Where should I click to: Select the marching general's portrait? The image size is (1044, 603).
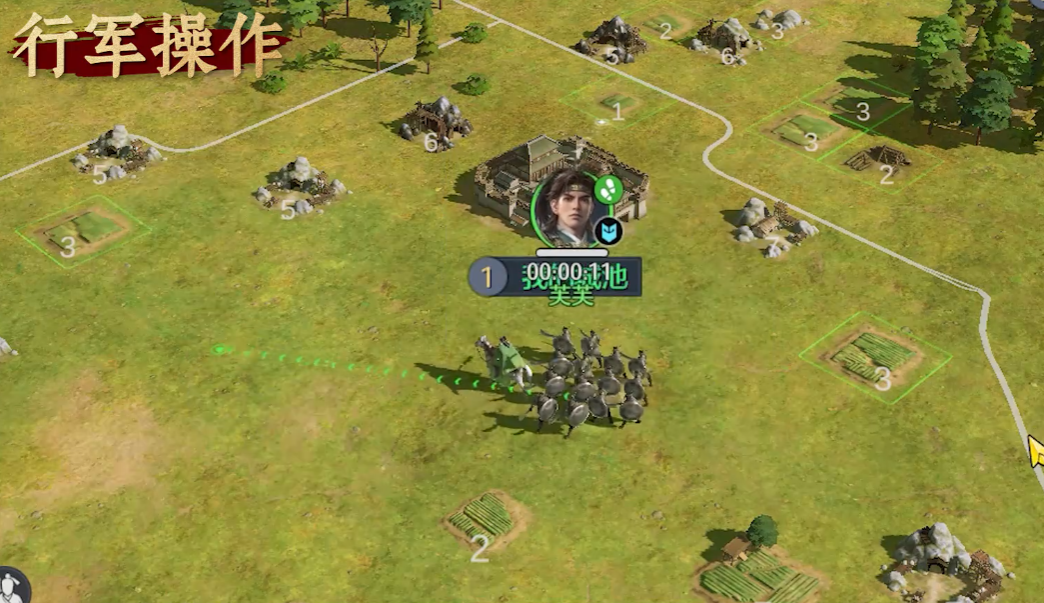point(567,210)
